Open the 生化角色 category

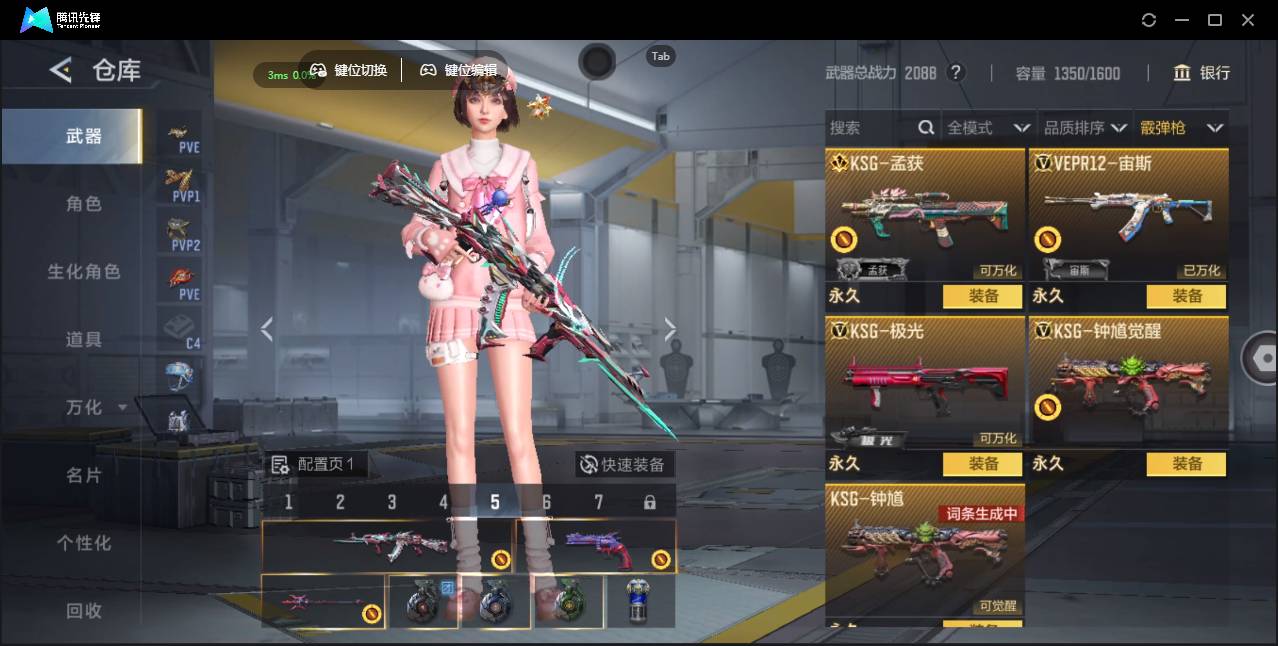coord(84,272)
